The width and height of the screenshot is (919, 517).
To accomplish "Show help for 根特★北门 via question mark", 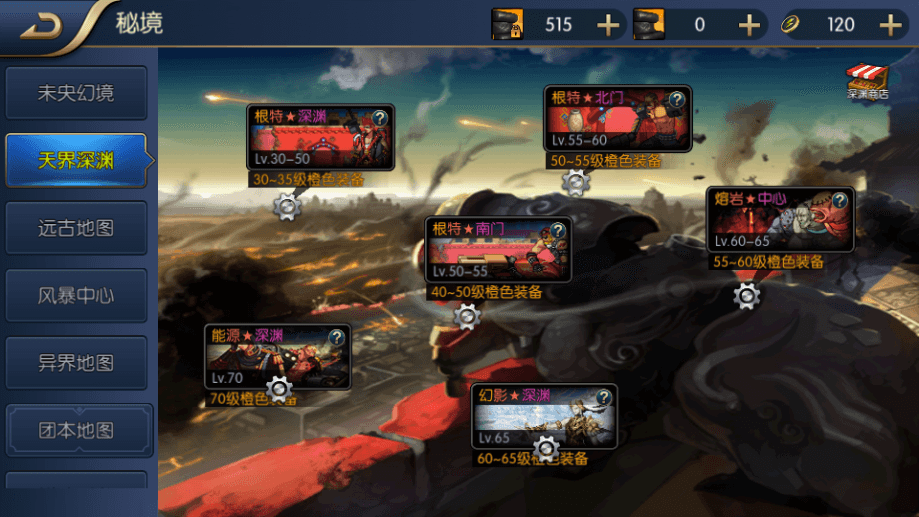I will 677,100.
